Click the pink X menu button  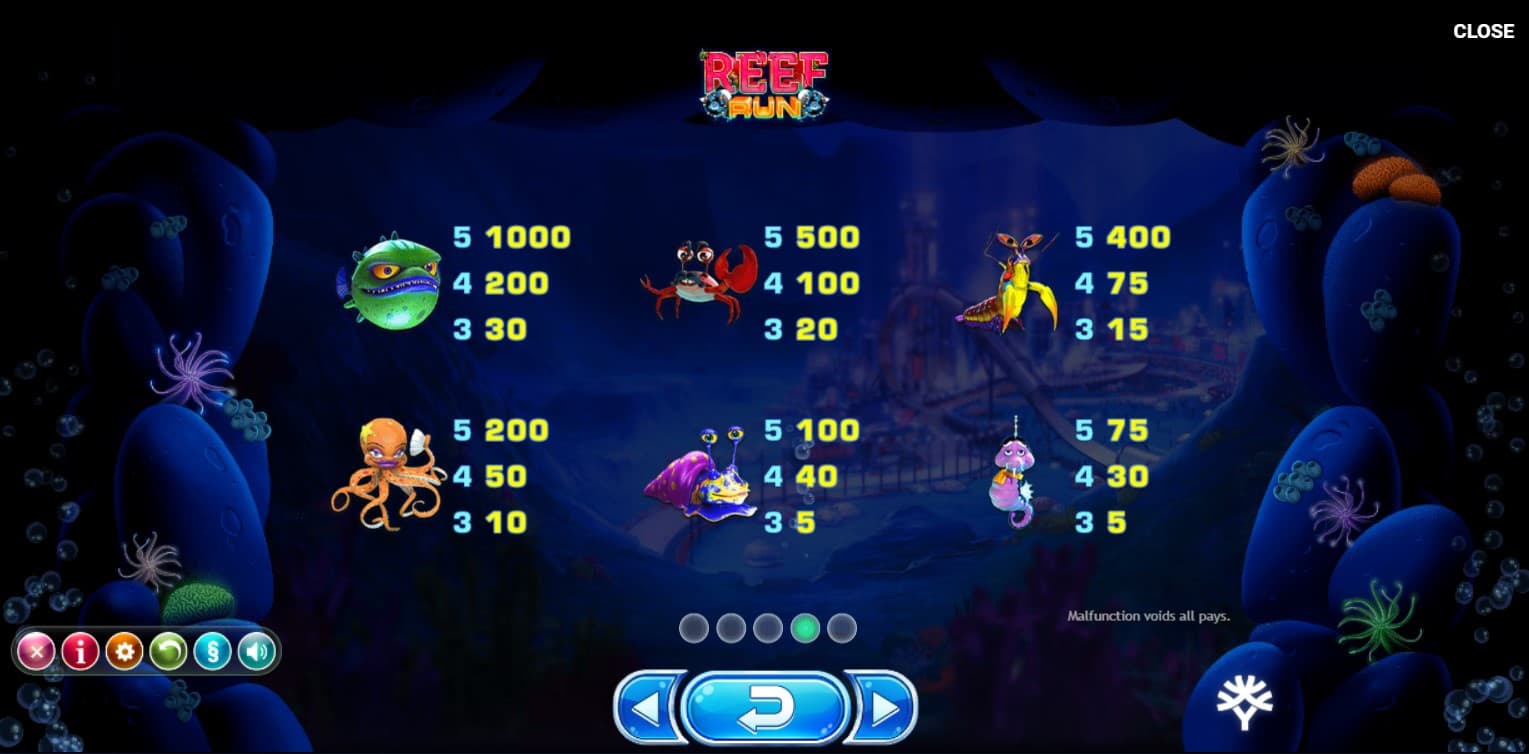[36, 653]
